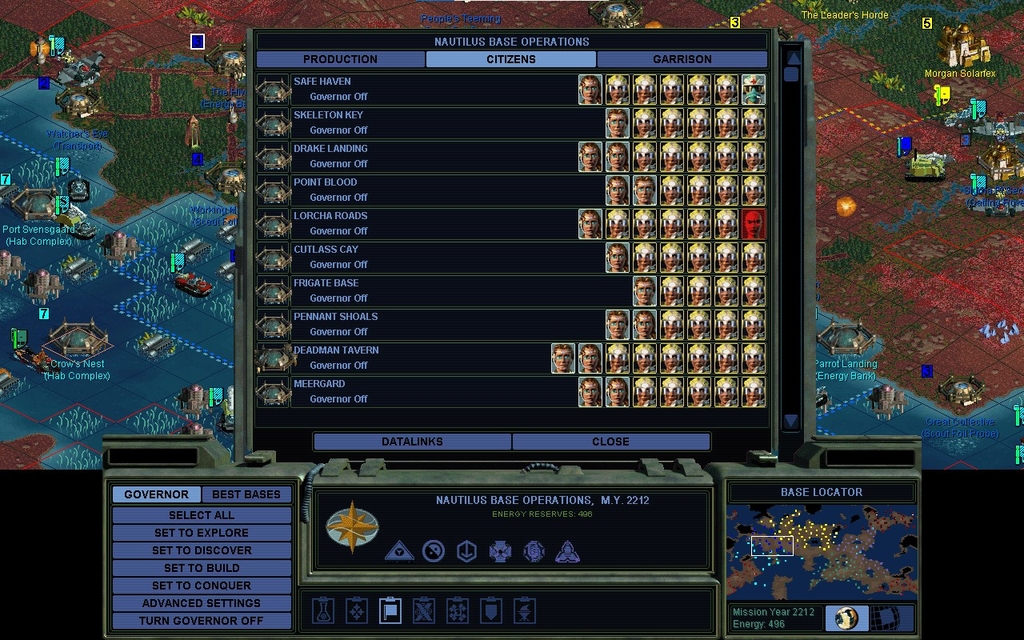Show the Best Bases tab
The height and width of the screenshot is (640, 1024).
tap(246, 494)
